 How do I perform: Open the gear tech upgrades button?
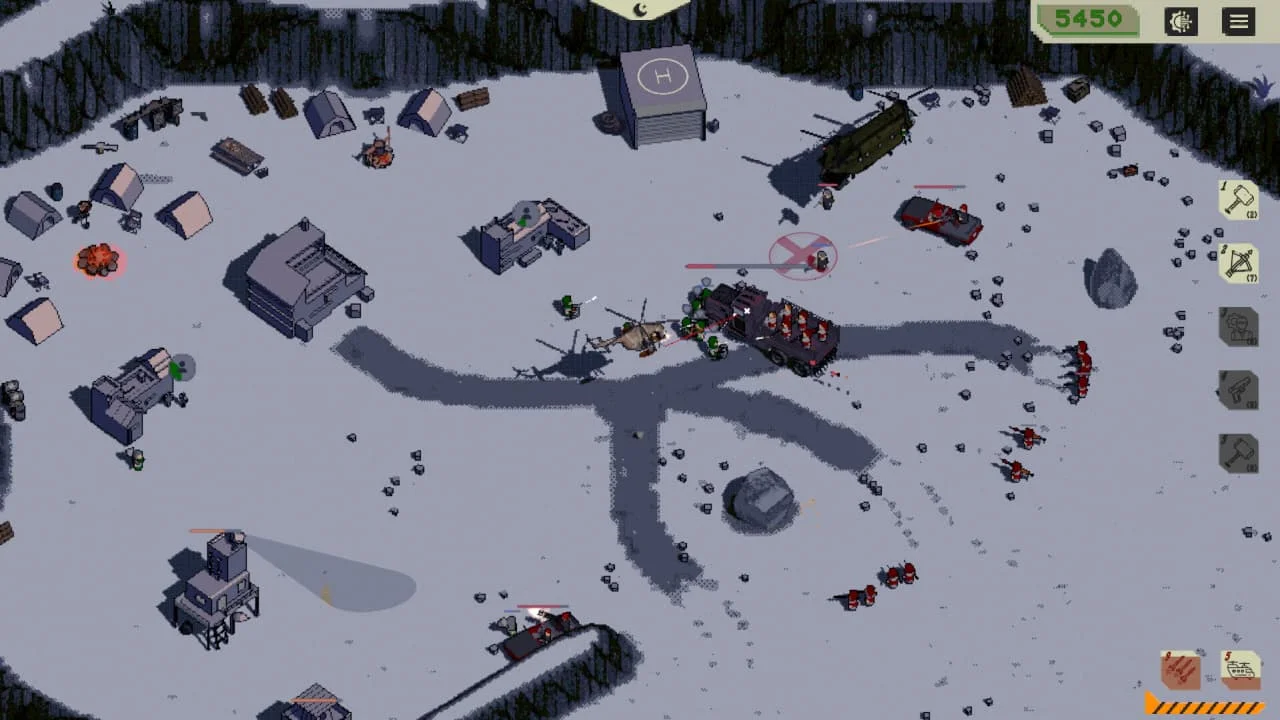coord(1181,21)
